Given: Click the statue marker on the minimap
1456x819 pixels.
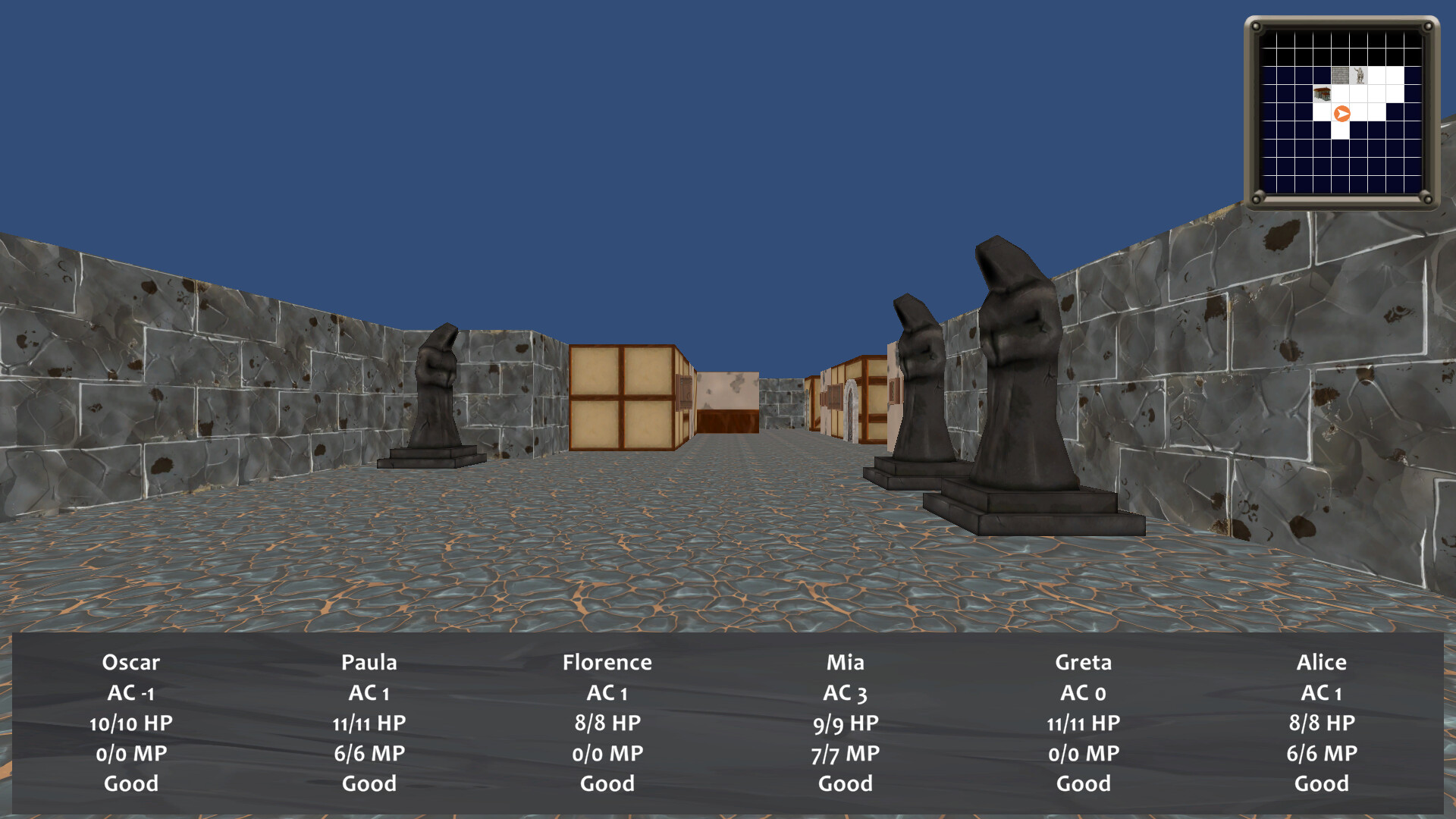Looking at the screenshot, I should tap(1360, 75).
